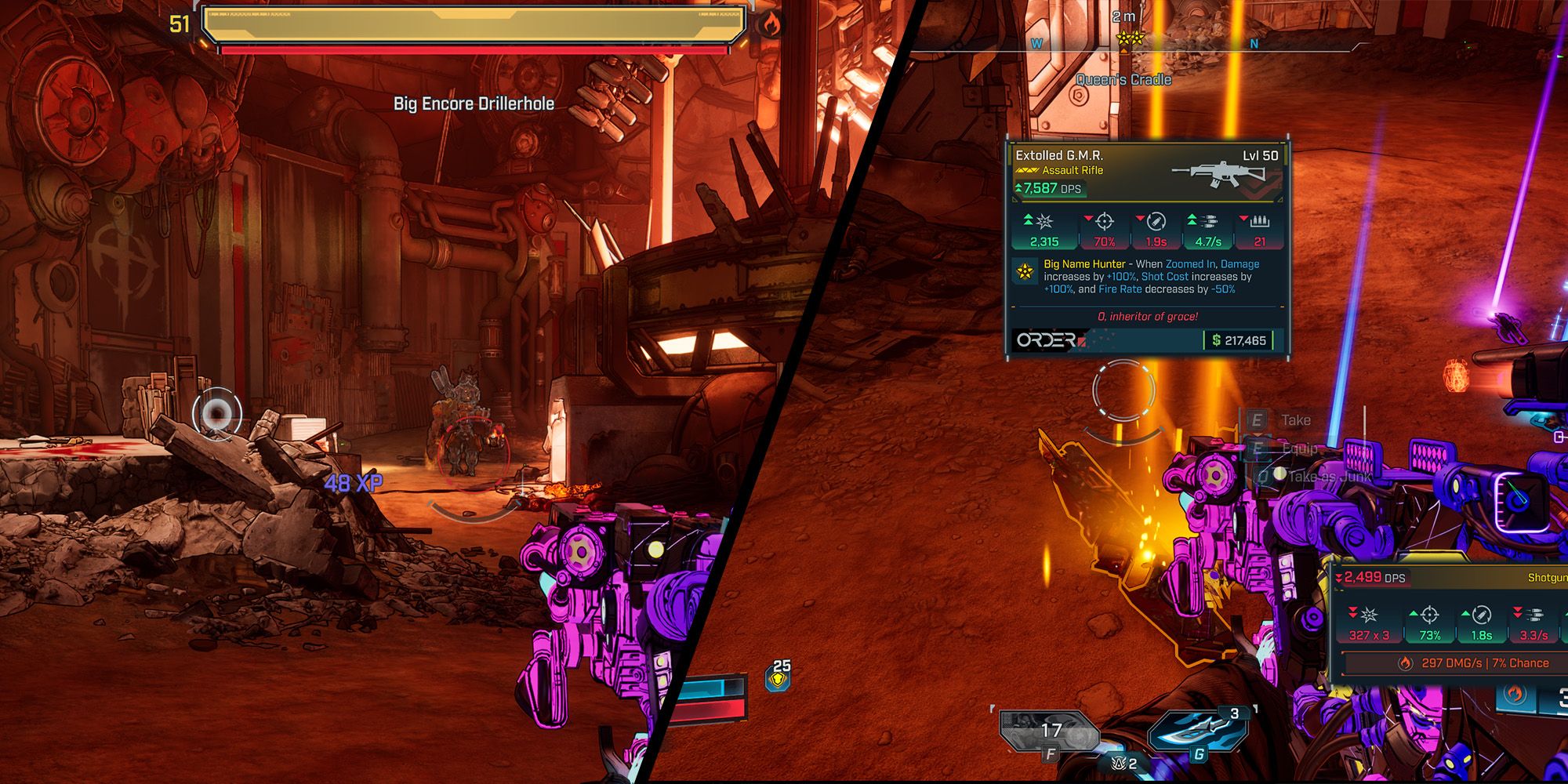Click the Take loot option
The image size is (1568, 784).
coord(1294,420)
